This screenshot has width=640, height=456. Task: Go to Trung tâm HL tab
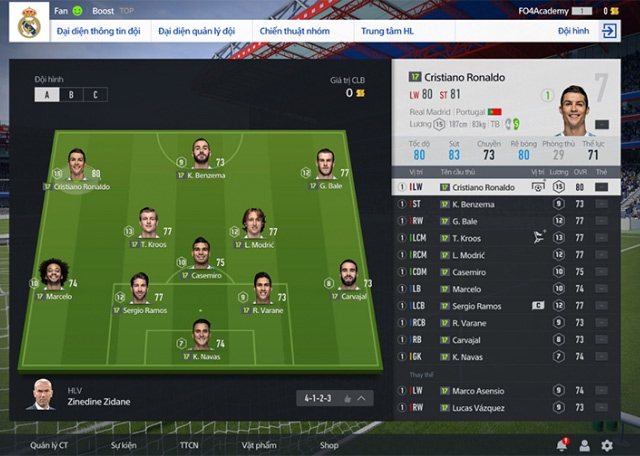388,31
